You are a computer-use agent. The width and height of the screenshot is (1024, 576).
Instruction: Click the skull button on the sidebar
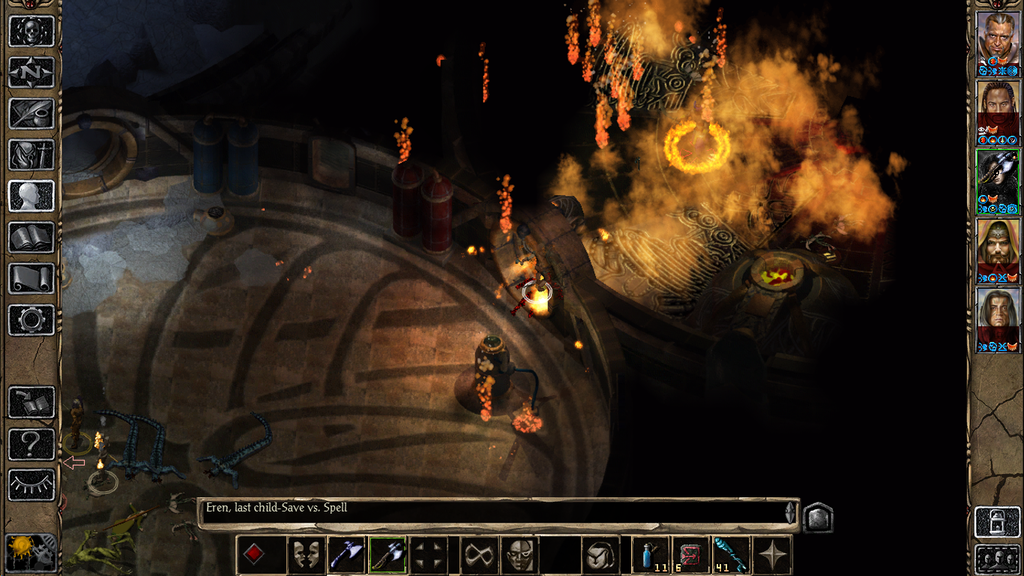tap(31, 31)
